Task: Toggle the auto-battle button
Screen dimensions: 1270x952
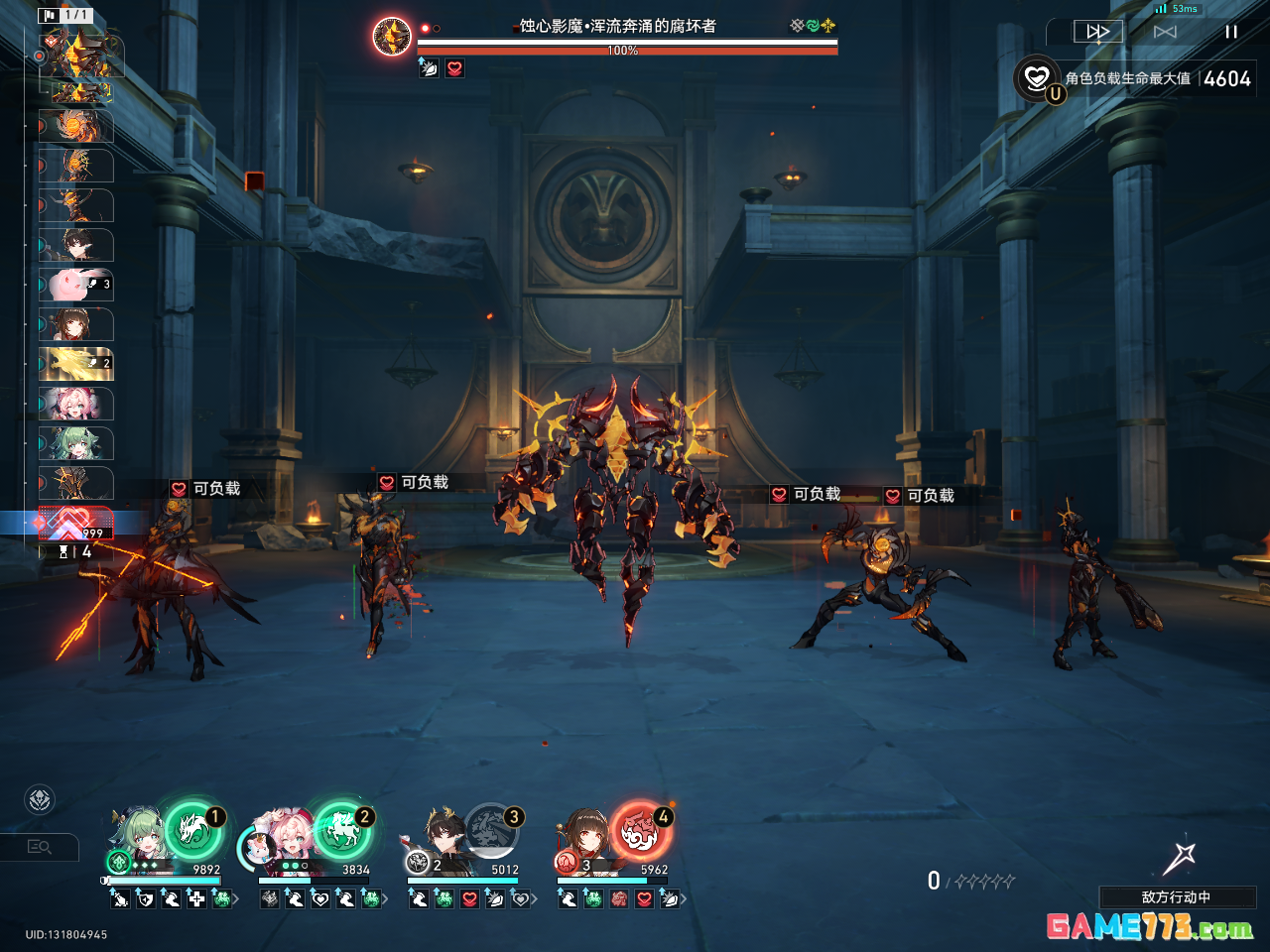Action: pos(1165,32)
